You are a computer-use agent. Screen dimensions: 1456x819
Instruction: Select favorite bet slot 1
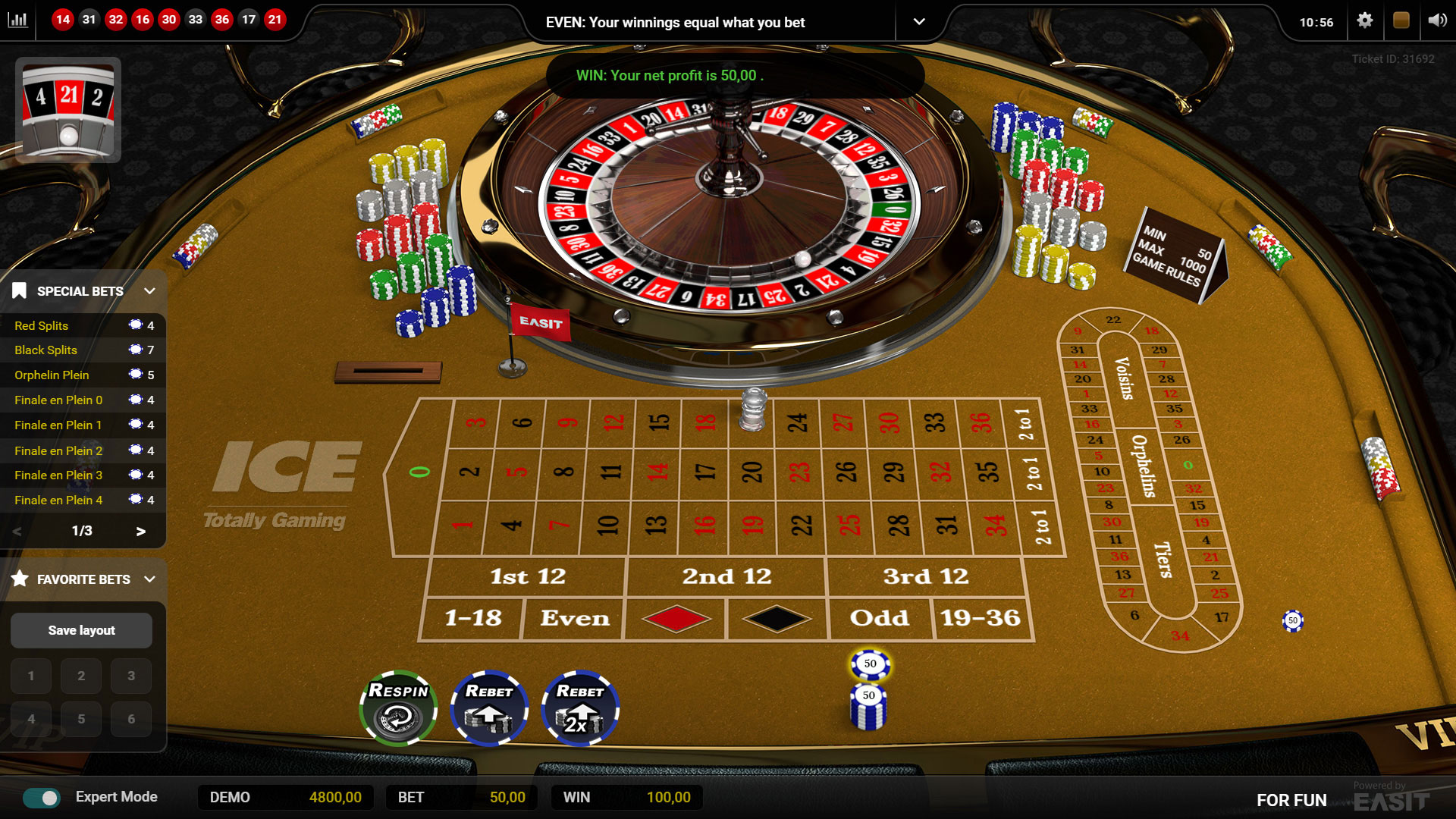tap(31, 676)
